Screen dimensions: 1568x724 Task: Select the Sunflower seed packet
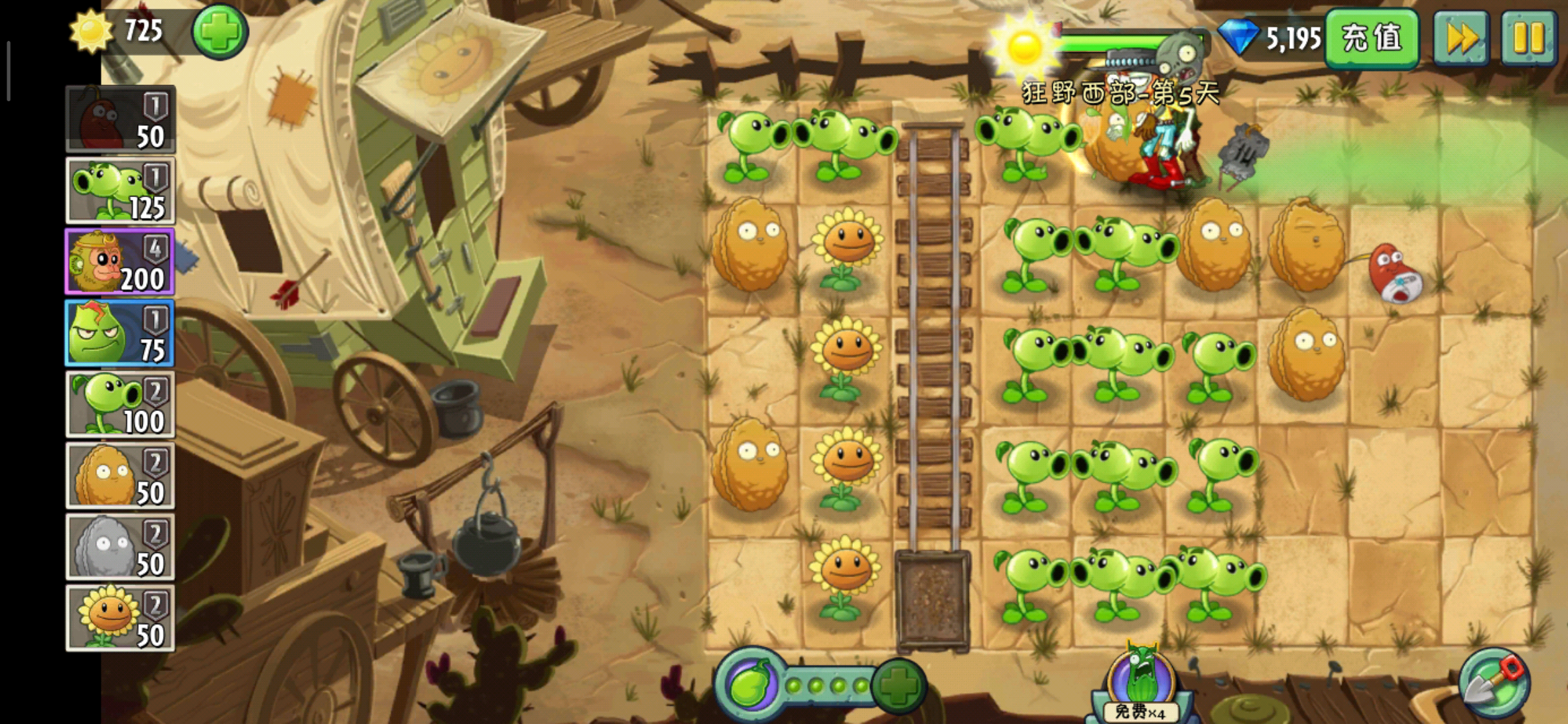coord(120,618)
